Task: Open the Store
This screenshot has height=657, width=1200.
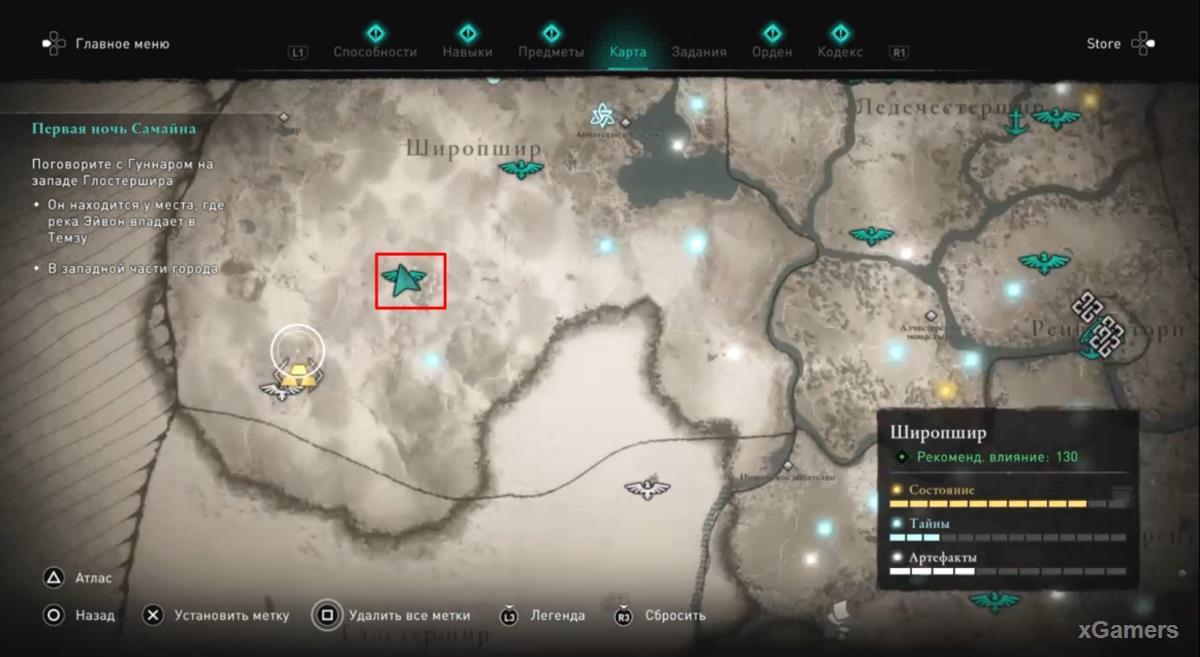Action: pyautogui.click(x=1104, y=44)
